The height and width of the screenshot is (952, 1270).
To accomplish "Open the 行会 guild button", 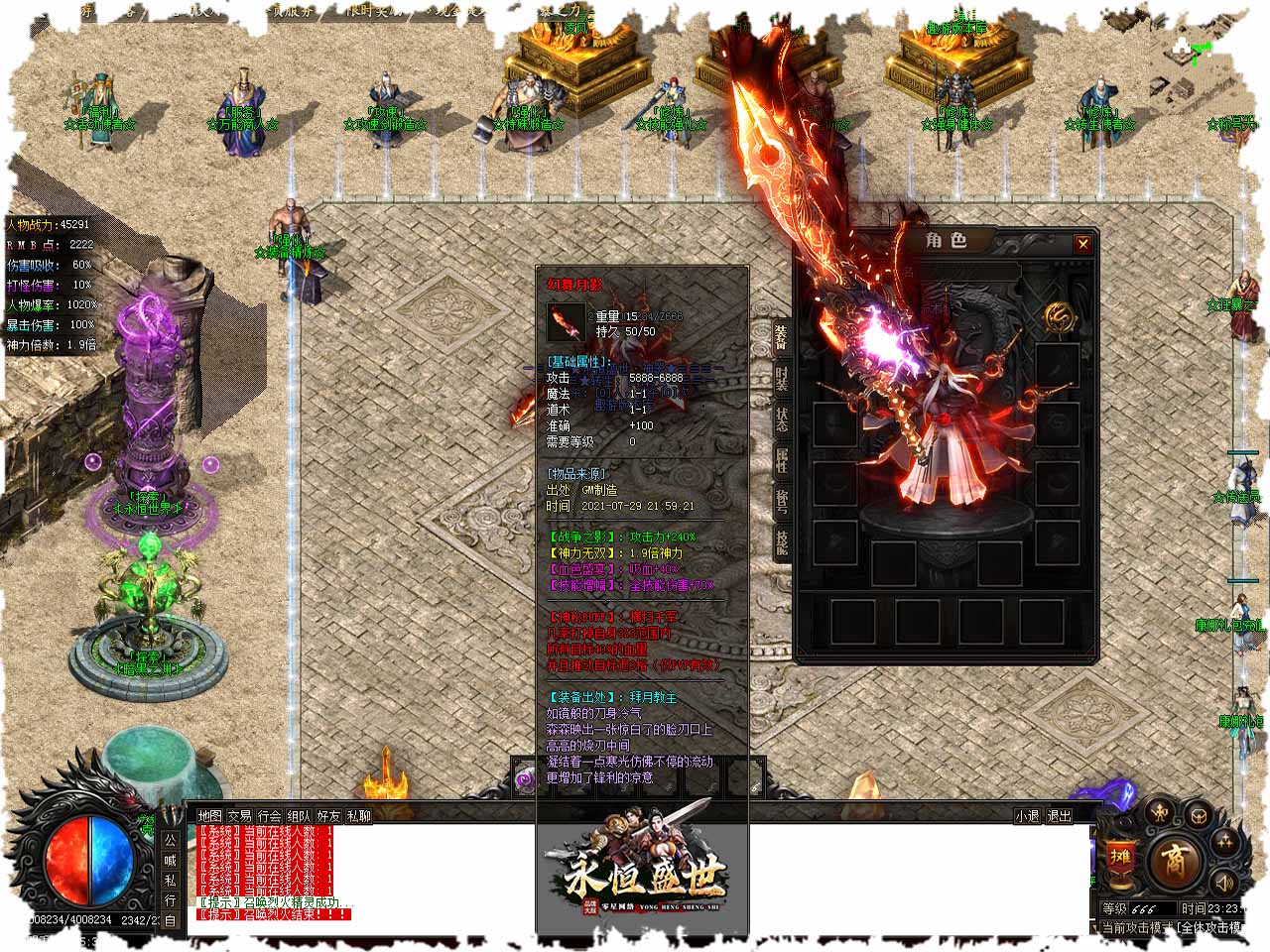I will tap(269, 816).
